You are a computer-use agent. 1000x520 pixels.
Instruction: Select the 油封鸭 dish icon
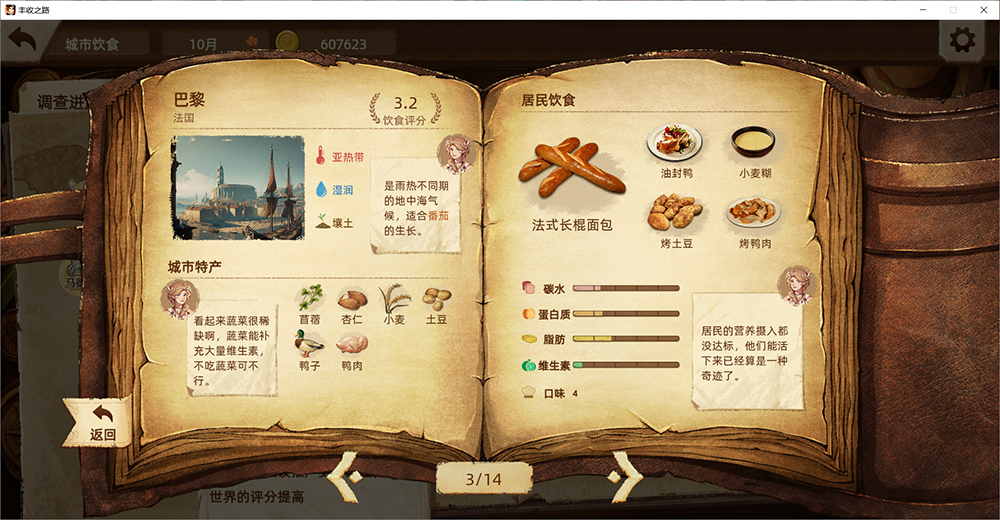[674, 142]
